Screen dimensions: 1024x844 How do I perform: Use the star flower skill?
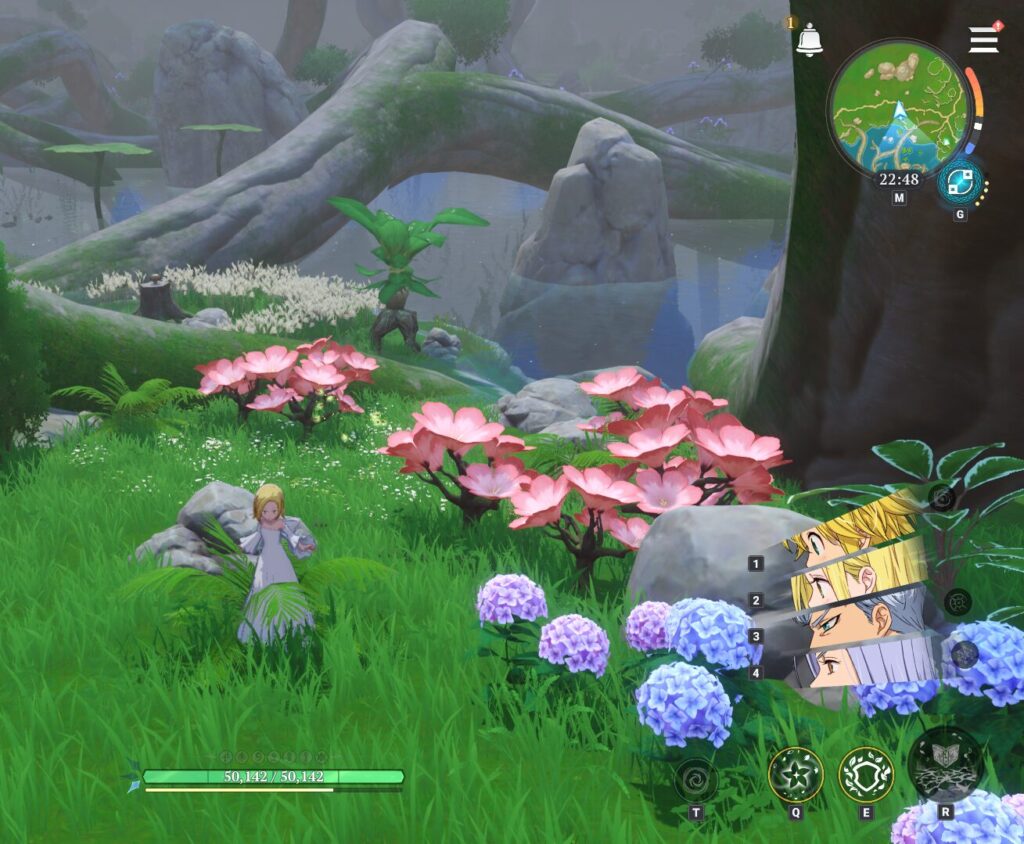(796, 774)
